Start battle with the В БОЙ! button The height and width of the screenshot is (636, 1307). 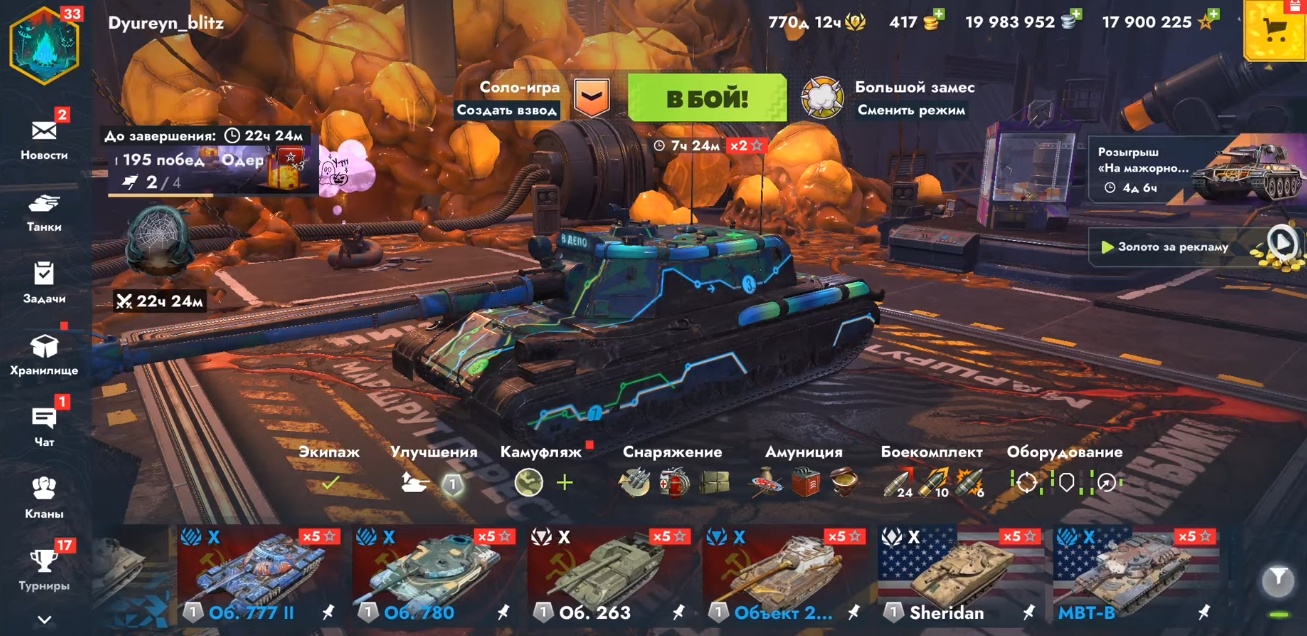(x=707, y=98)
